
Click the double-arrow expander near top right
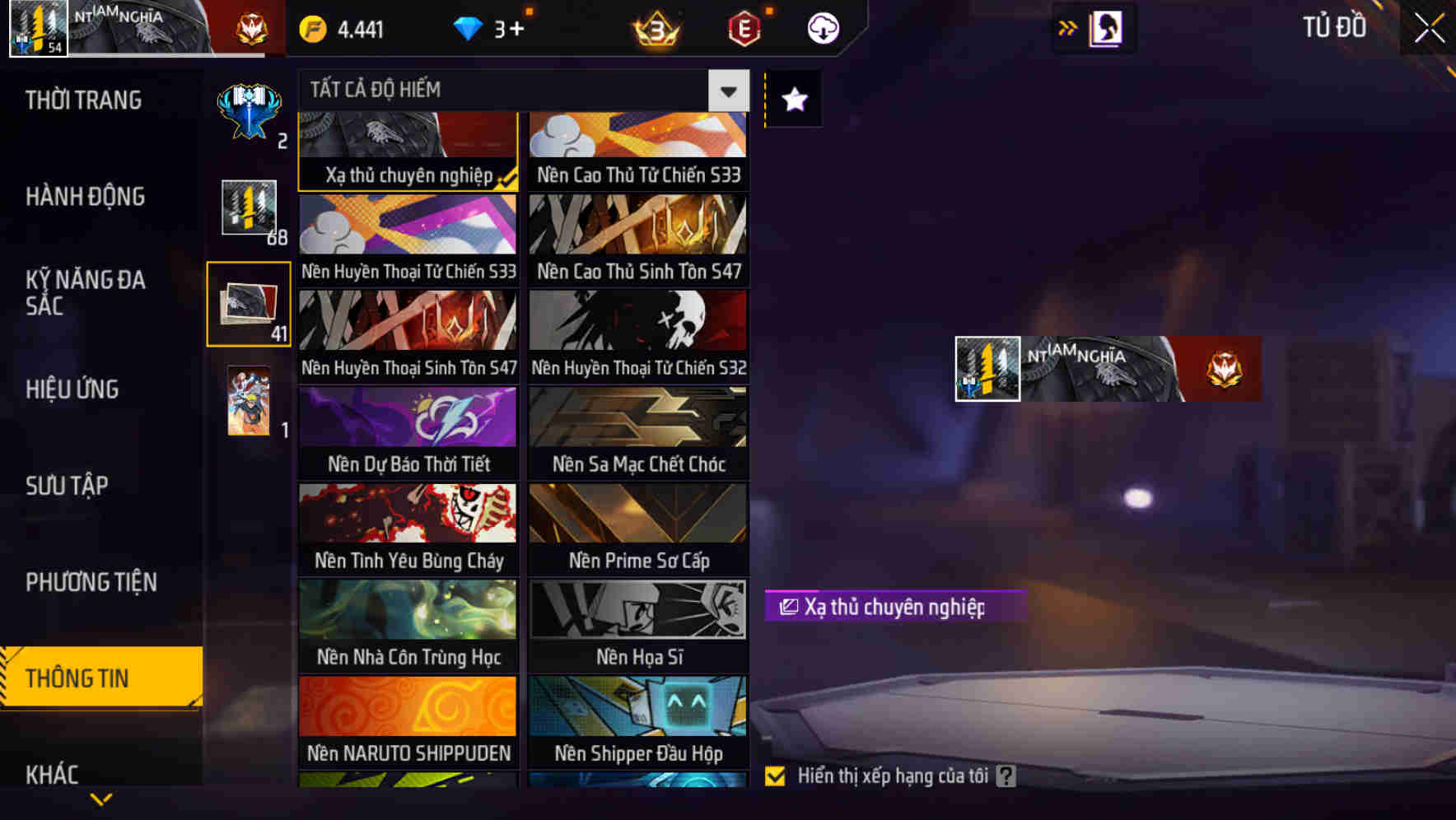point(1066,27)
